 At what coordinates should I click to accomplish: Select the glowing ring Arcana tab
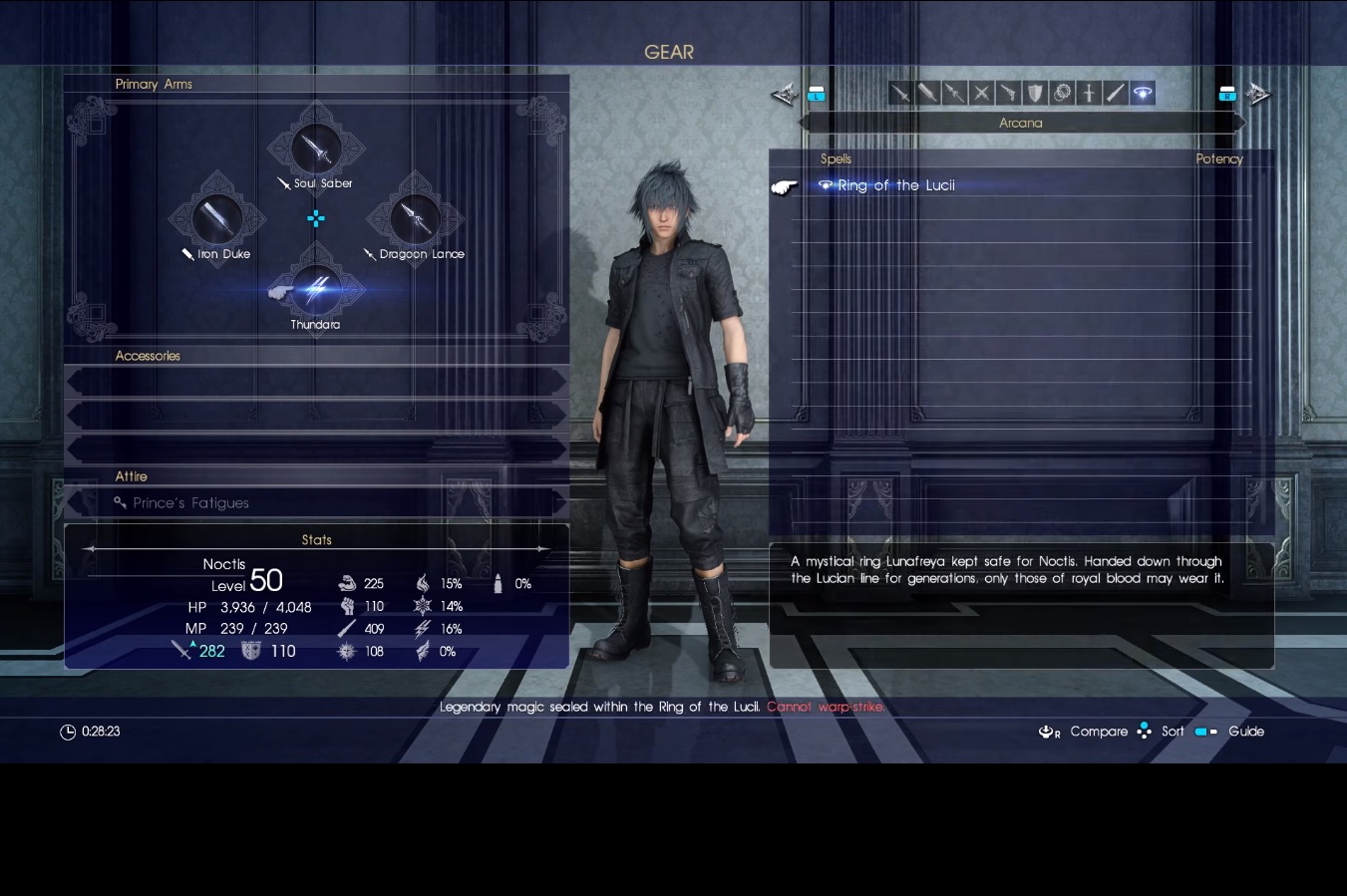coord(1143,94)
